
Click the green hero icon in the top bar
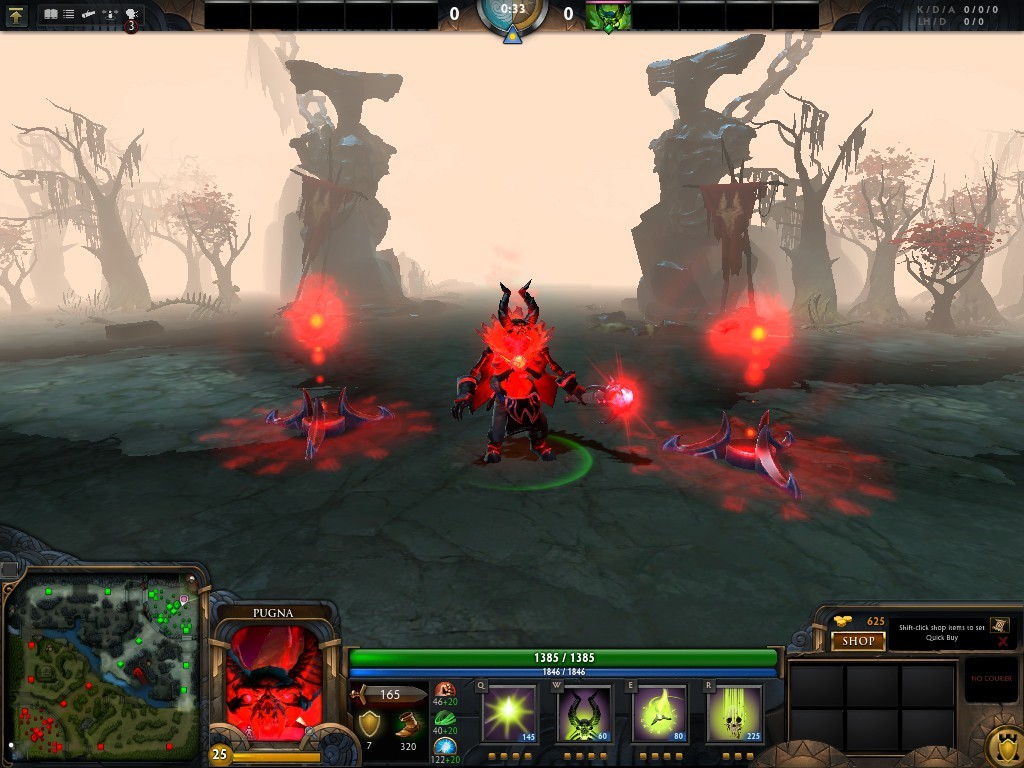(608, 15)
